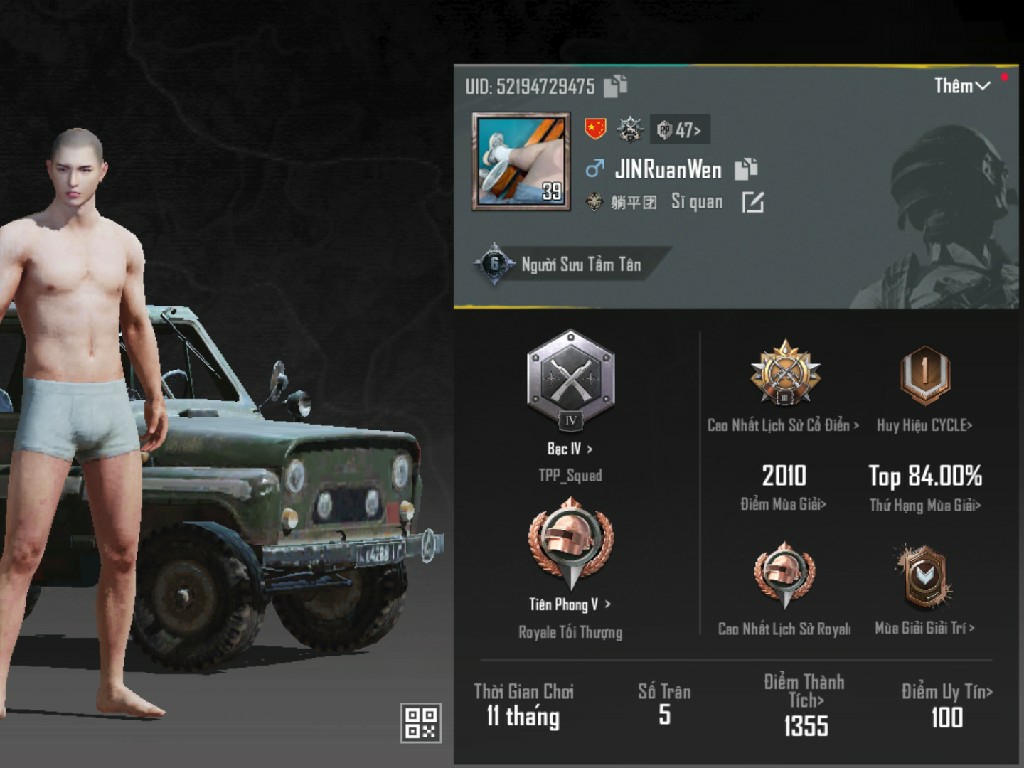Open the Bạc IV rank details

[x=570, y=378]
